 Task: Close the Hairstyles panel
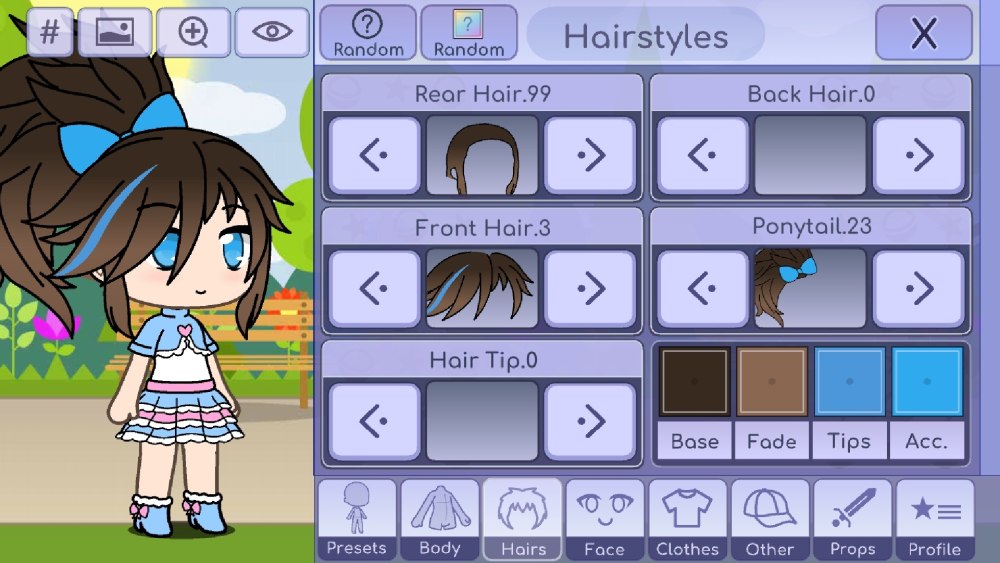tap(923, 34)
